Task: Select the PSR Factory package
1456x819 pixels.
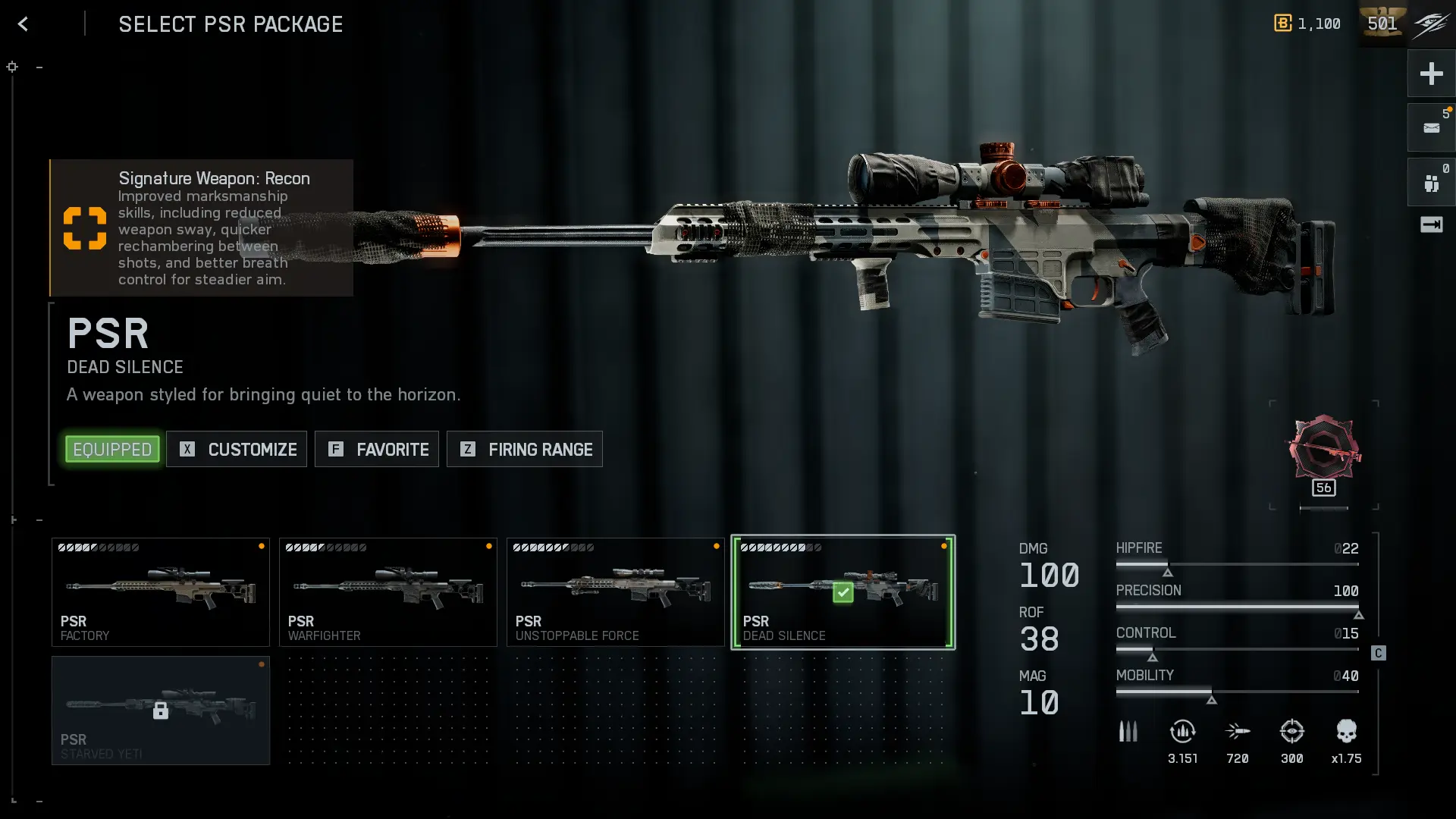Action: 161,592
